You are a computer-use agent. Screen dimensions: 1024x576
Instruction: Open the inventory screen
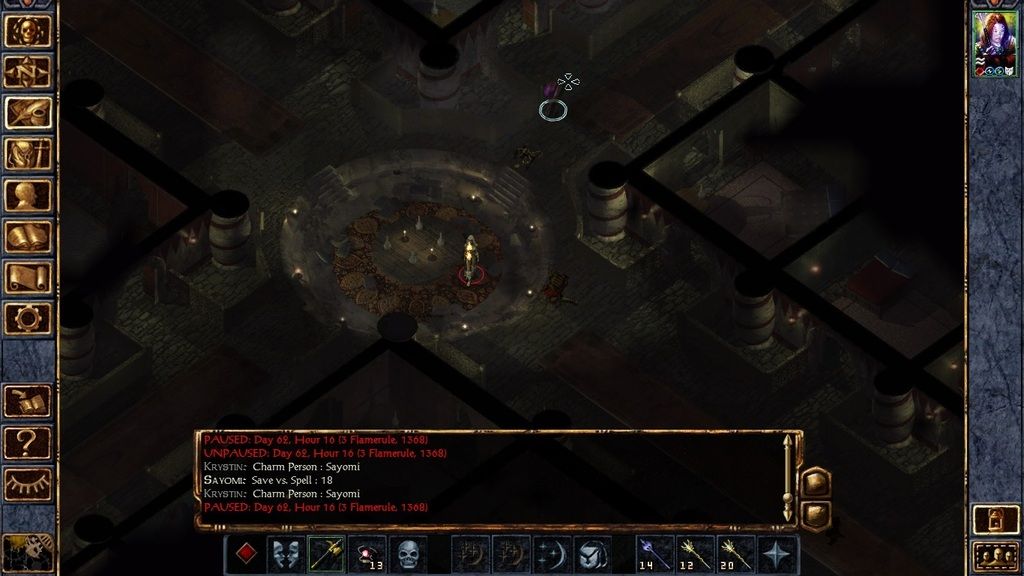28,154
